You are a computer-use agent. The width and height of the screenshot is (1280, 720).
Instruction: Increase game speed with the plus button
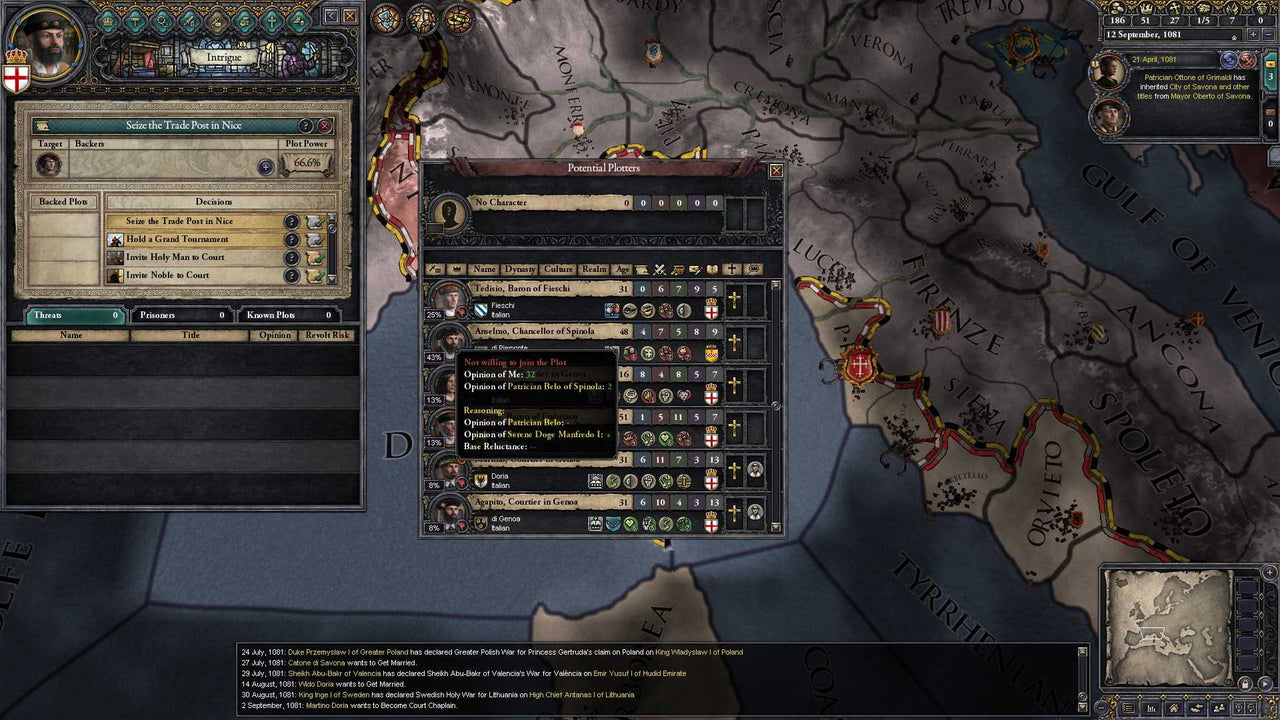[1253, 34]
